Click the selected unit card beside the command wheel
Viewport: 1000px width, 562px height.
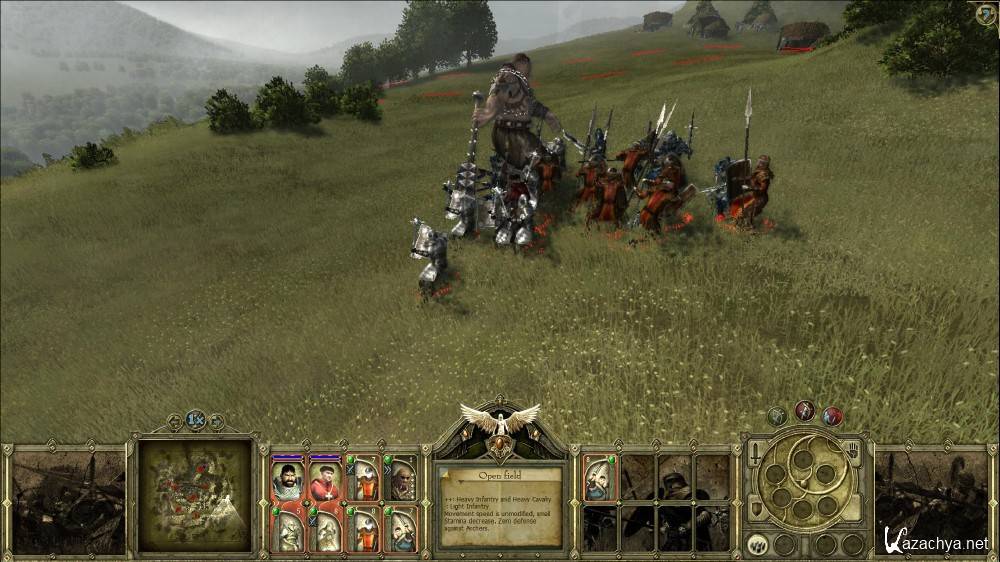(599, 478)
